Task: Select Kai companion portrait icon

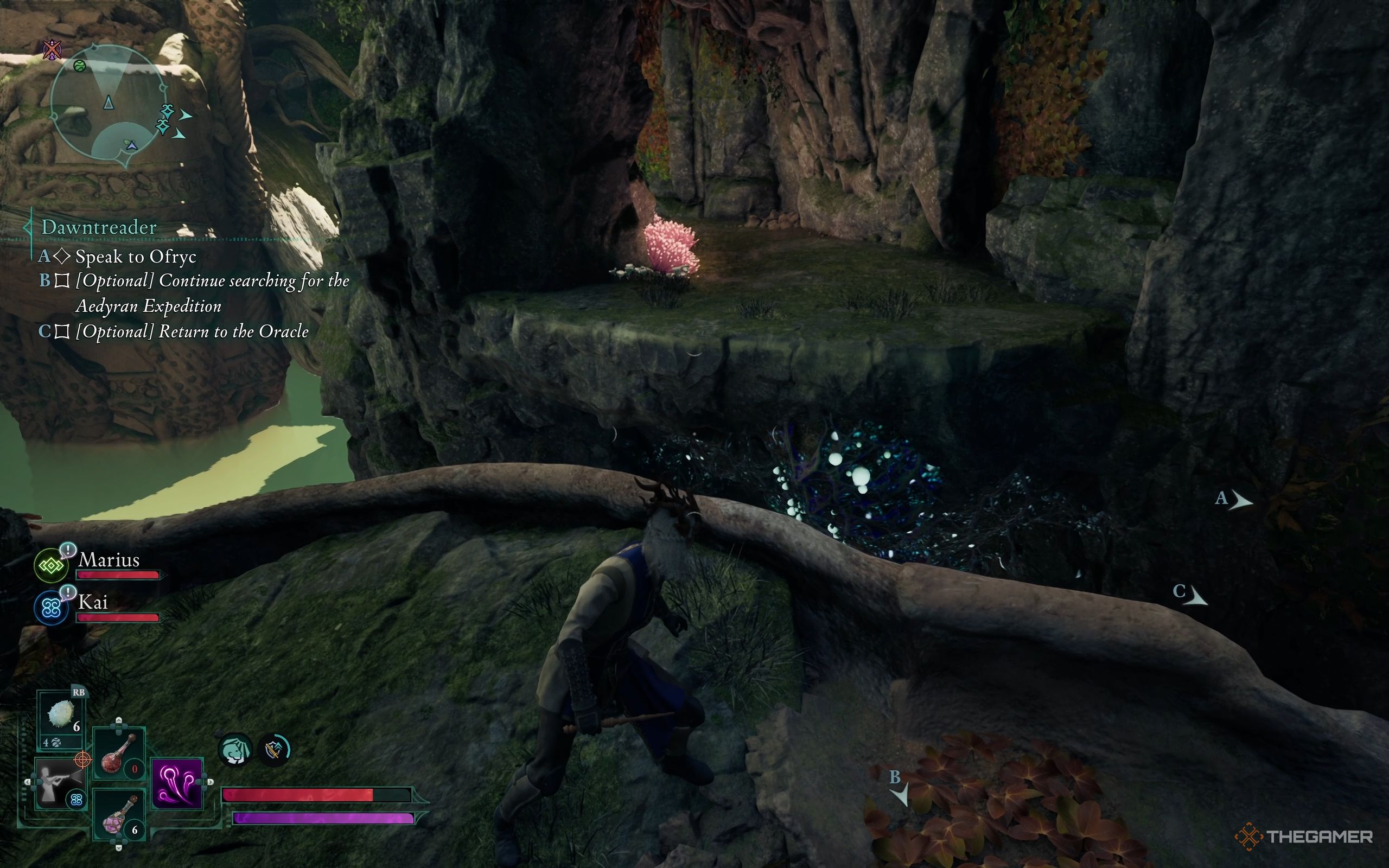Action: pos(51,608)
